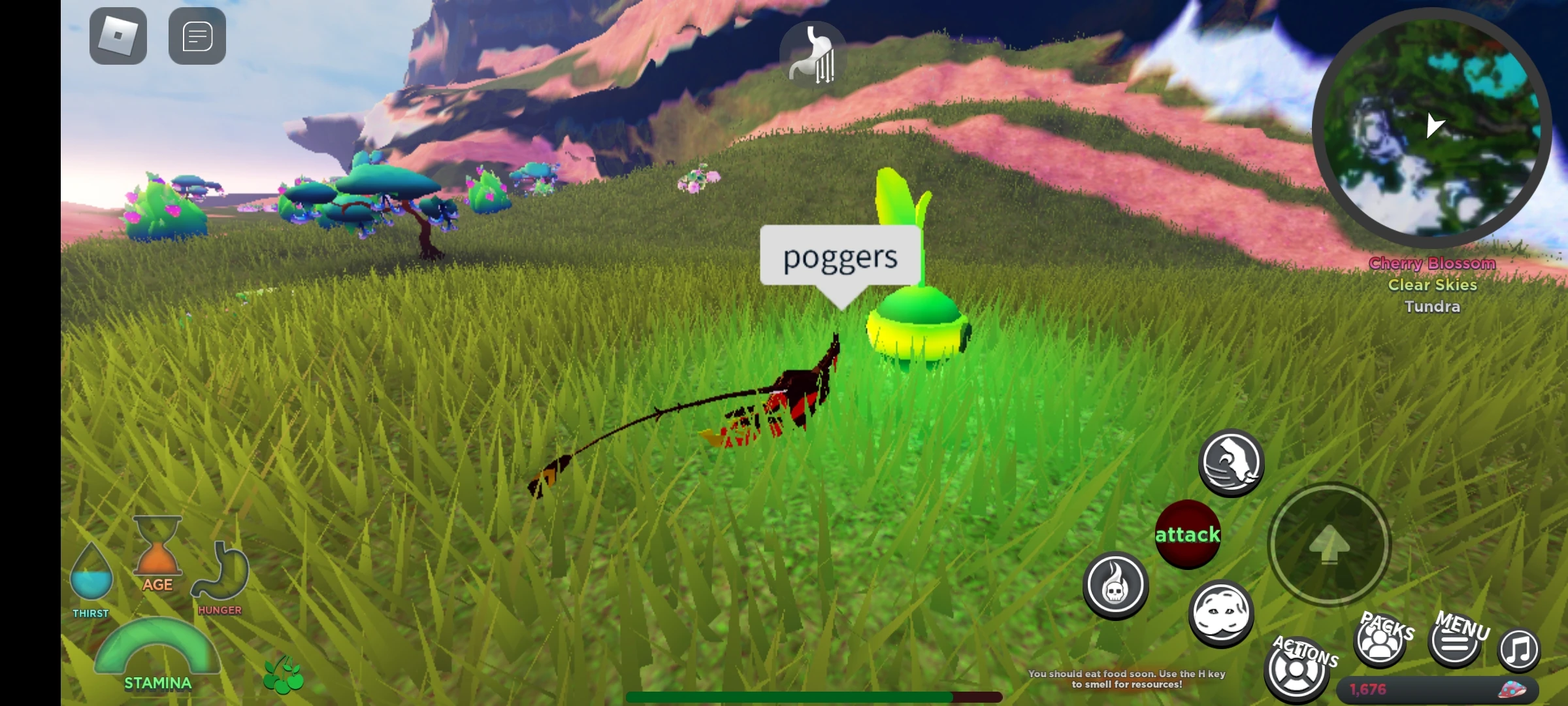Open the Roblox logo menu
Screen dimensions: 1568x706
tap(118, 35)
